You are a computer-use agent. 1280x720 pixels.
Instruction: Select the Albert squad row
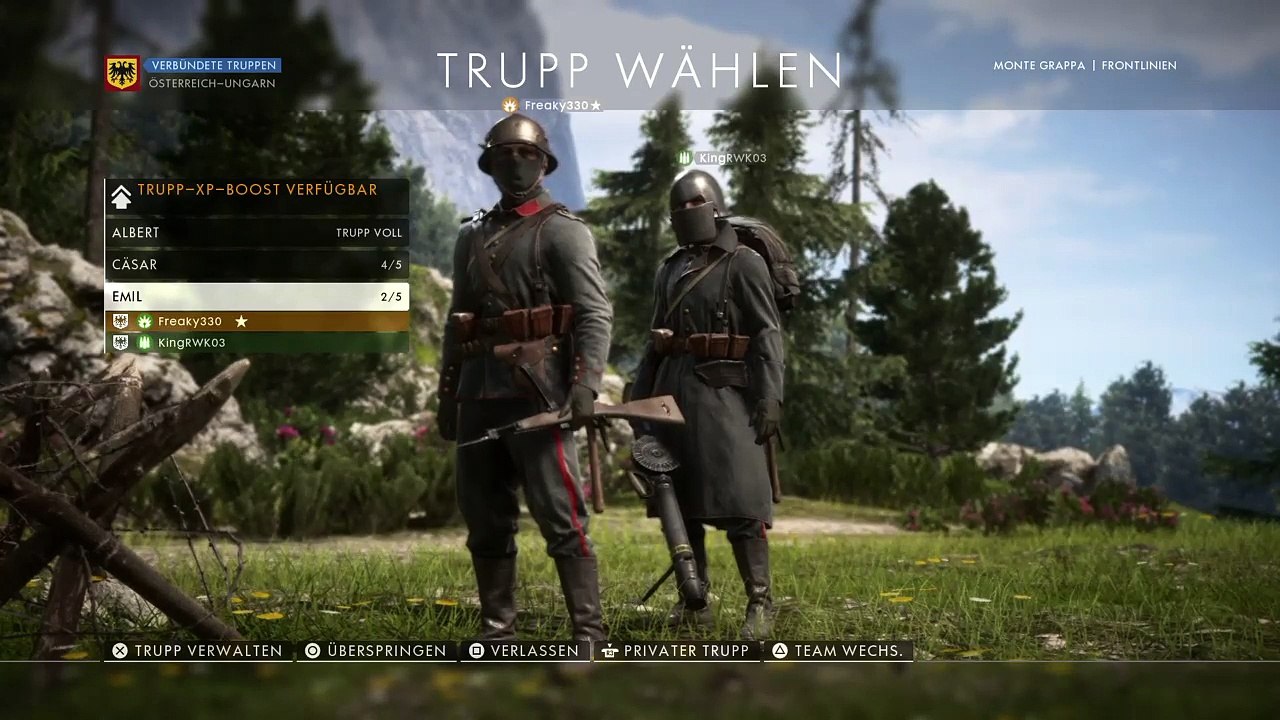[256, 233]
